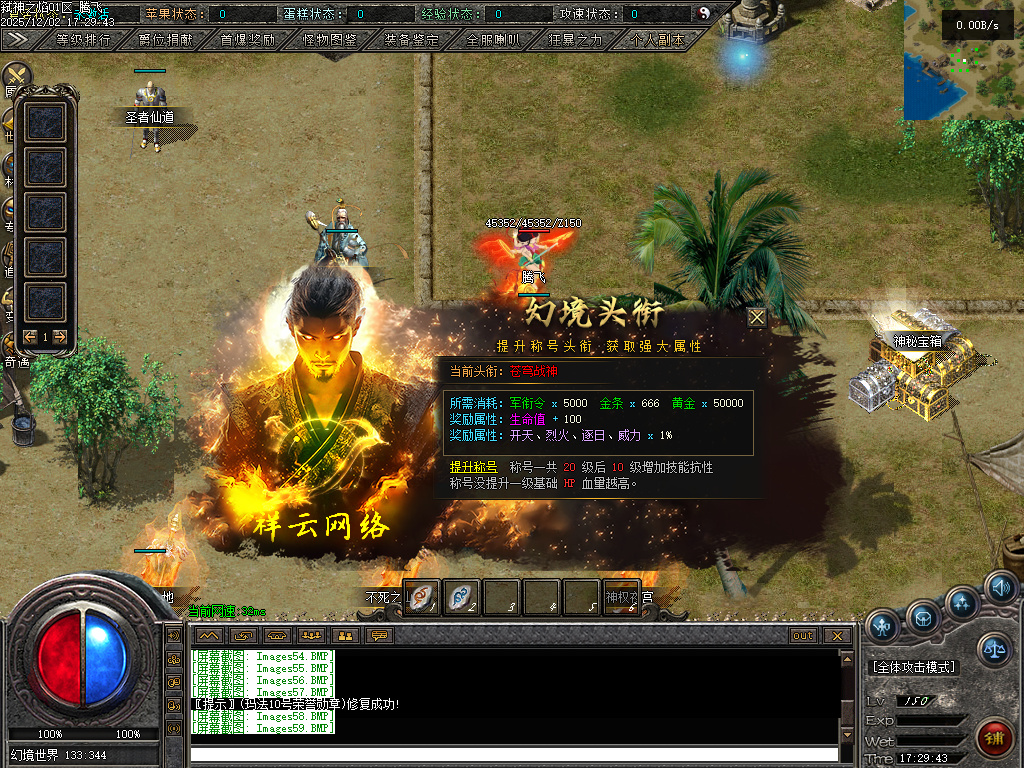Open the 等级排行 ranking menu

85,40
